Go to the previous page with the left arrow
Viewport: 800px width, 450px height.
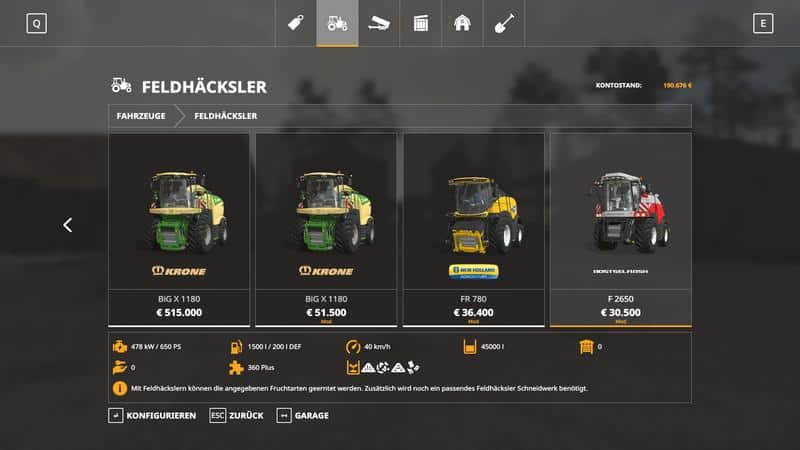(x=68, y=225)
